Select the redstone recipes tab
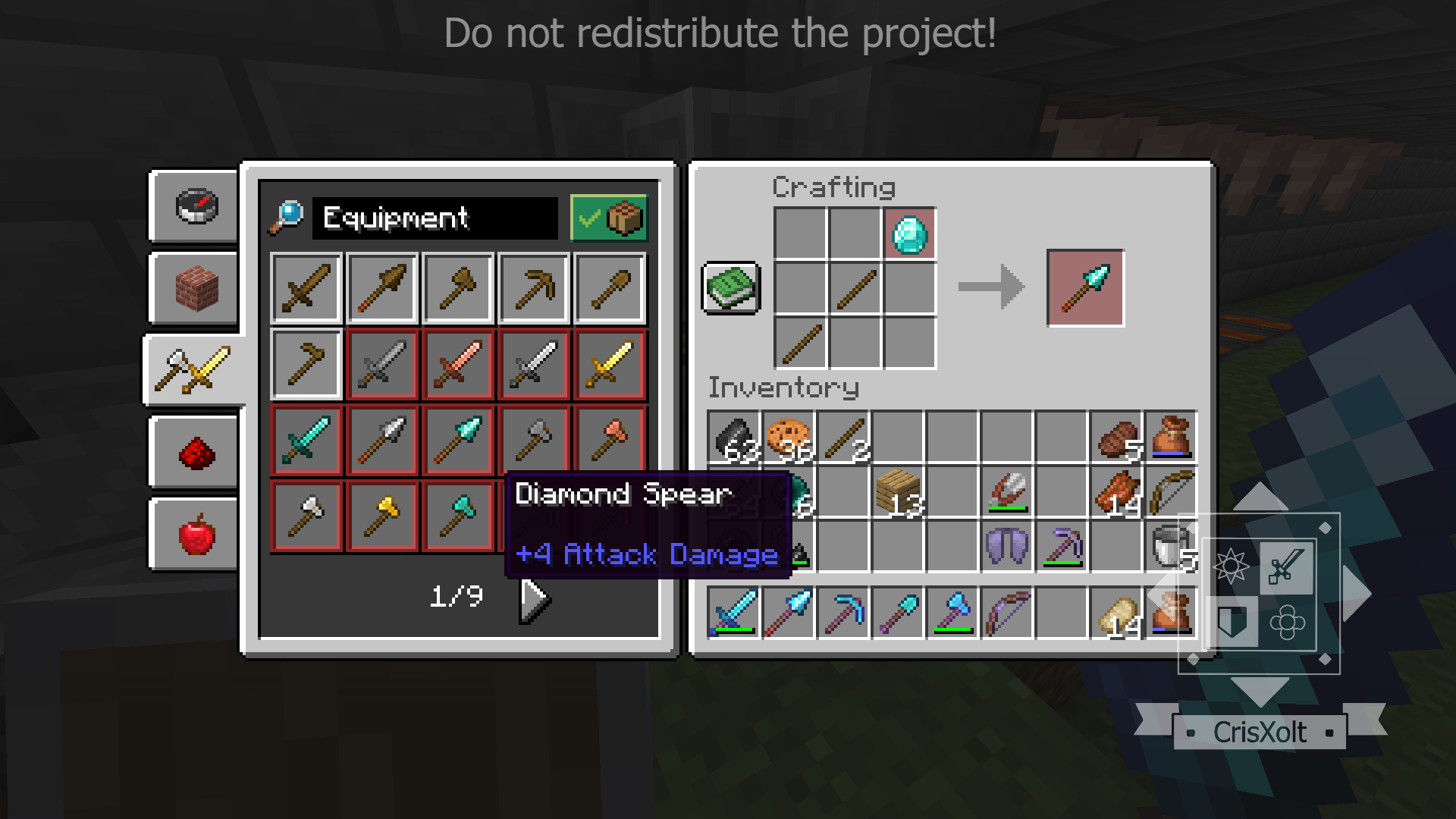 pos(196,452)
